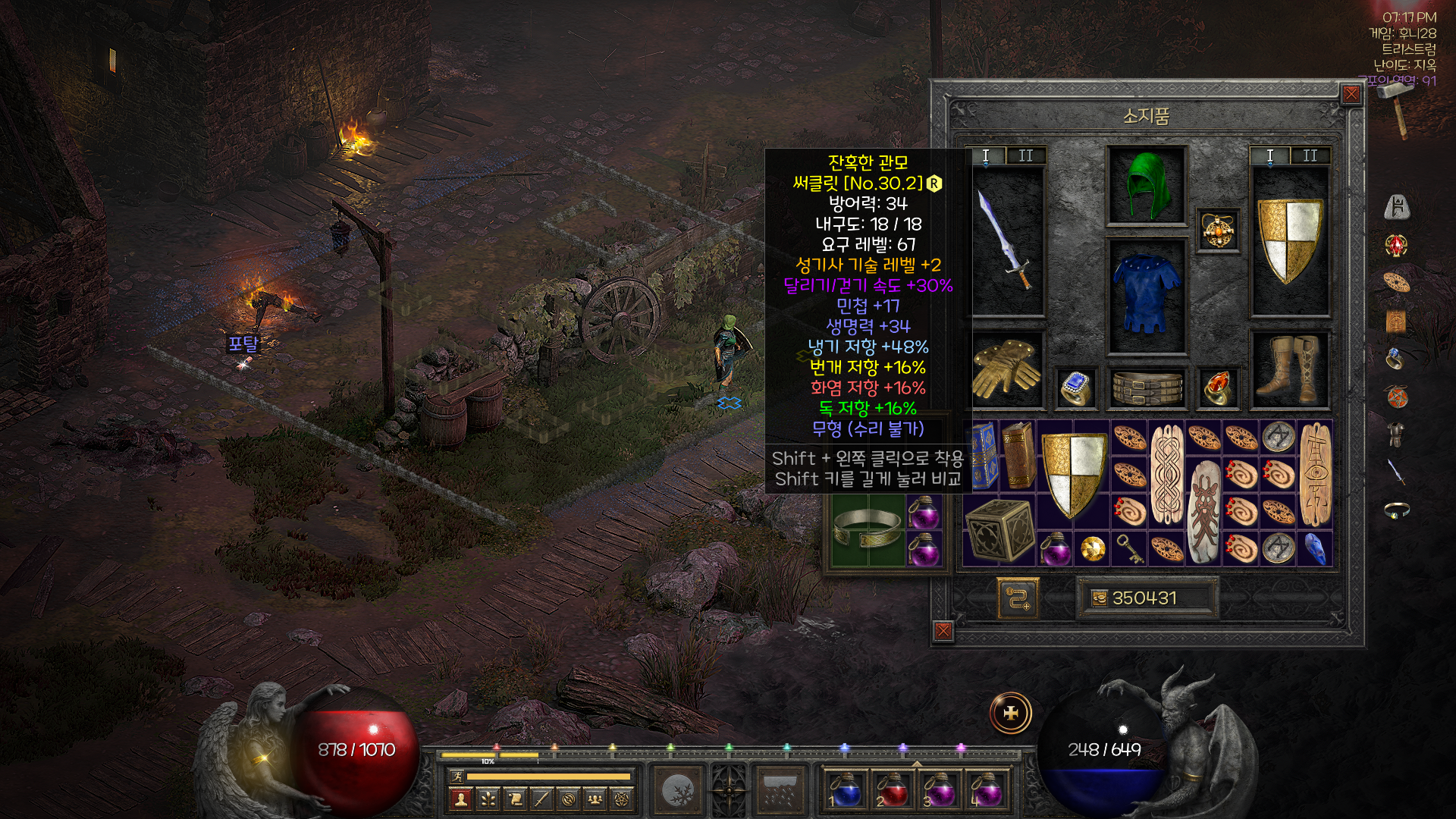Open the quest log scroll icon
1456x819 pixels.
click(x=515, y=799)
